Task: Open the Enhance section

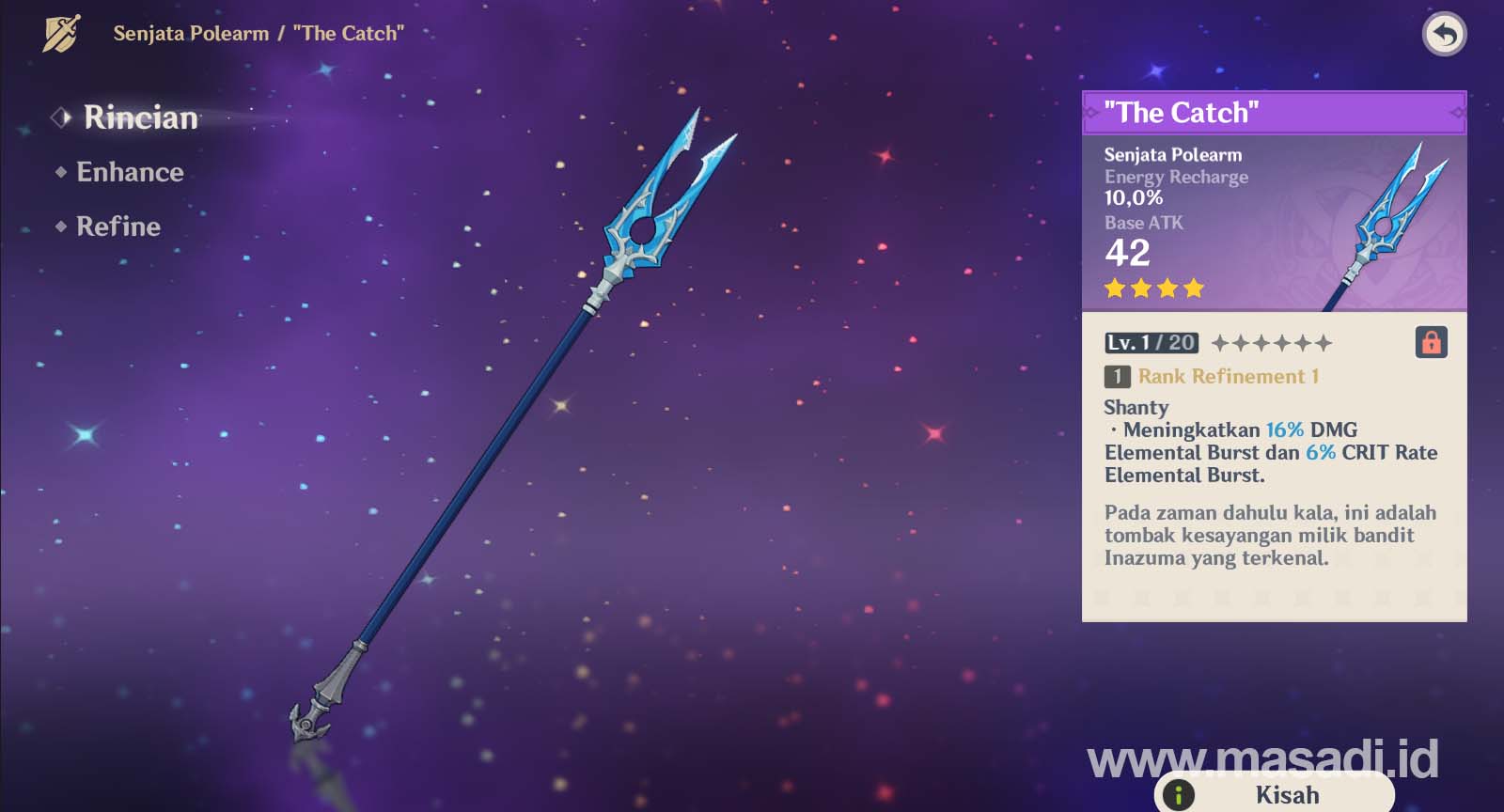Action: click(x=129, y=172)
